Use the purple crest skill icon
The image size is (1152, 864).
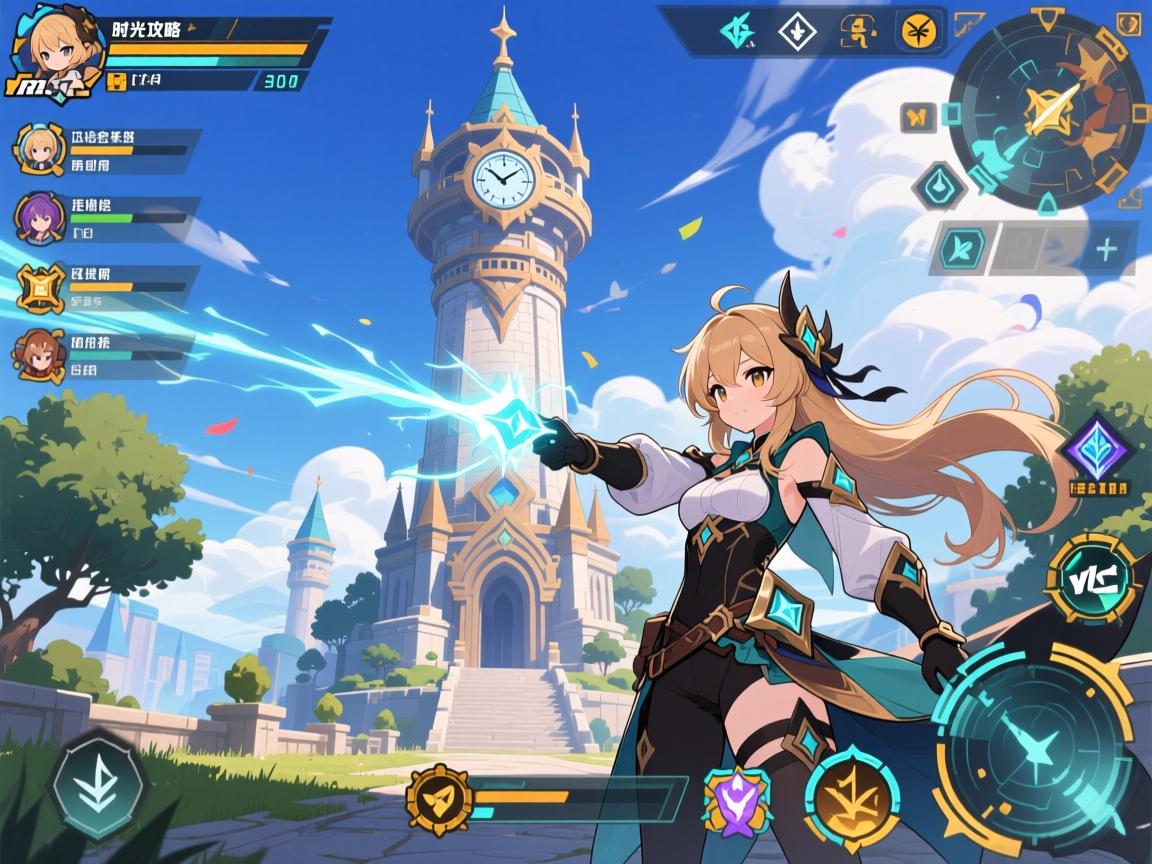click(x=738, y=800)
